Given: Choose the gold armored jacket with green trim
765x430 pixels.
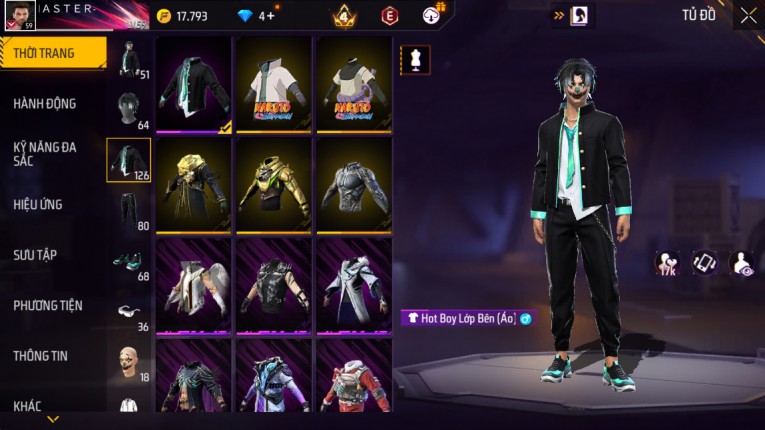Looking at the screenshot, I should pos(274,186).
